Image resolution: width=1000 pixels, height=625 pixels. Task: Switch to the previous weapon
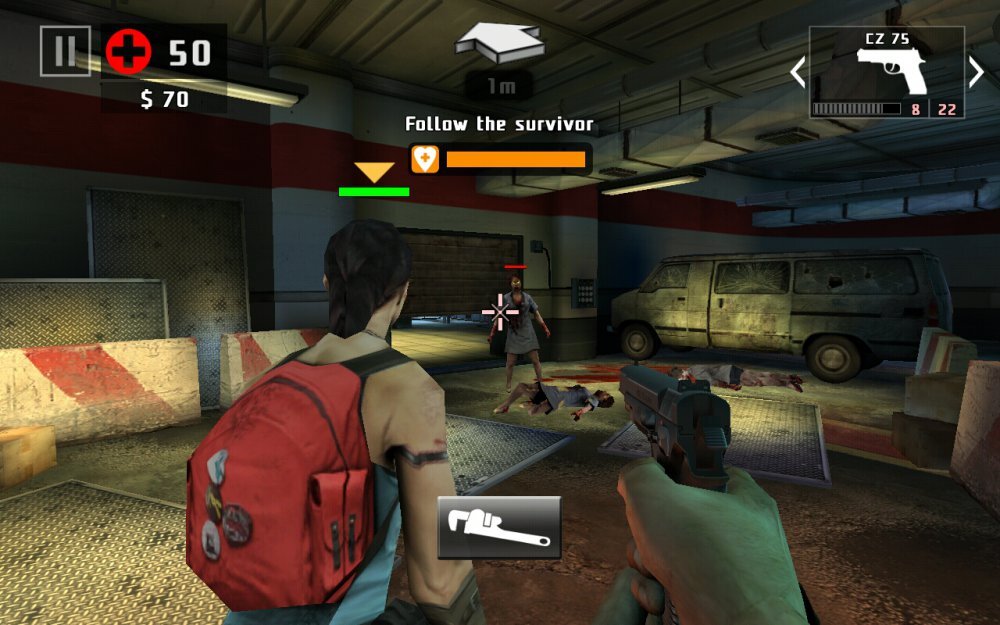point(798,72)
